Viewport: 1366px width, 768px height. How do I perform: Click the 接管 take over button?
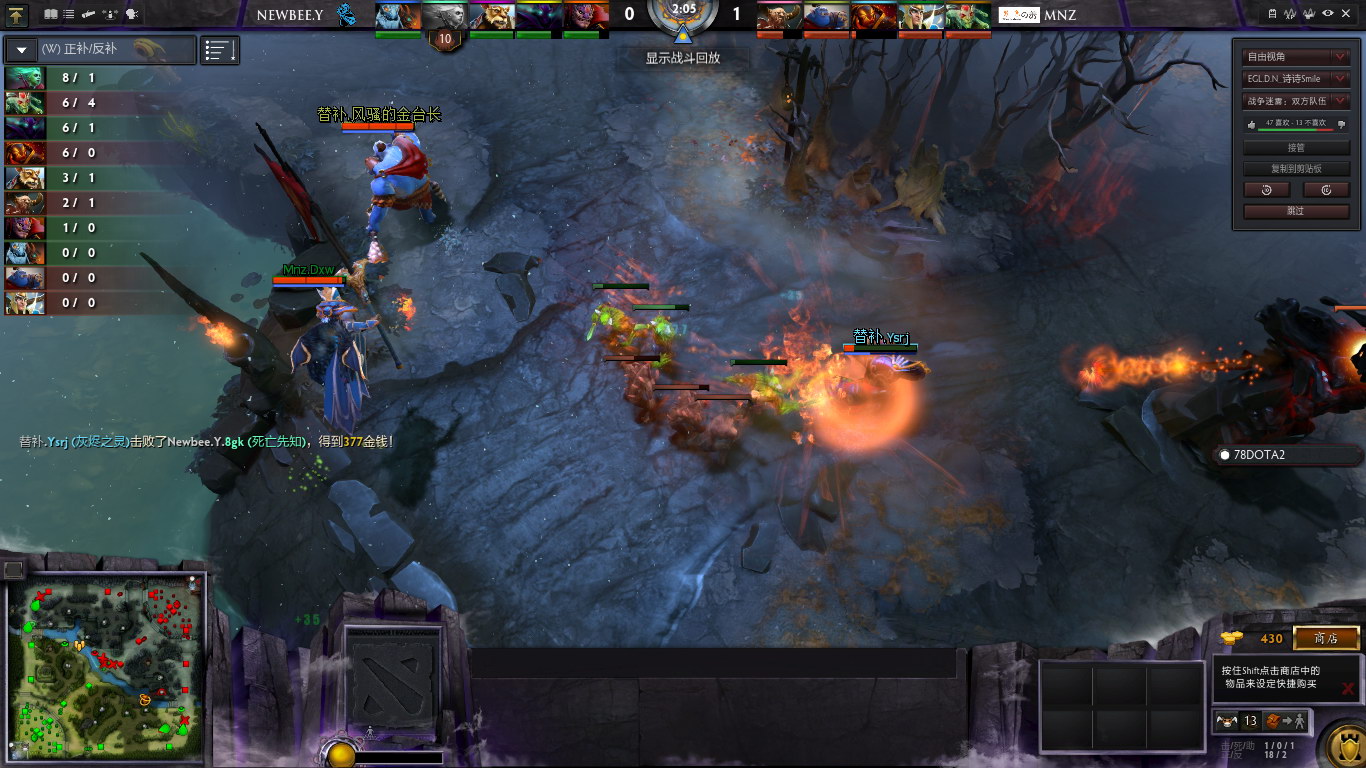tap(1296, 148)
